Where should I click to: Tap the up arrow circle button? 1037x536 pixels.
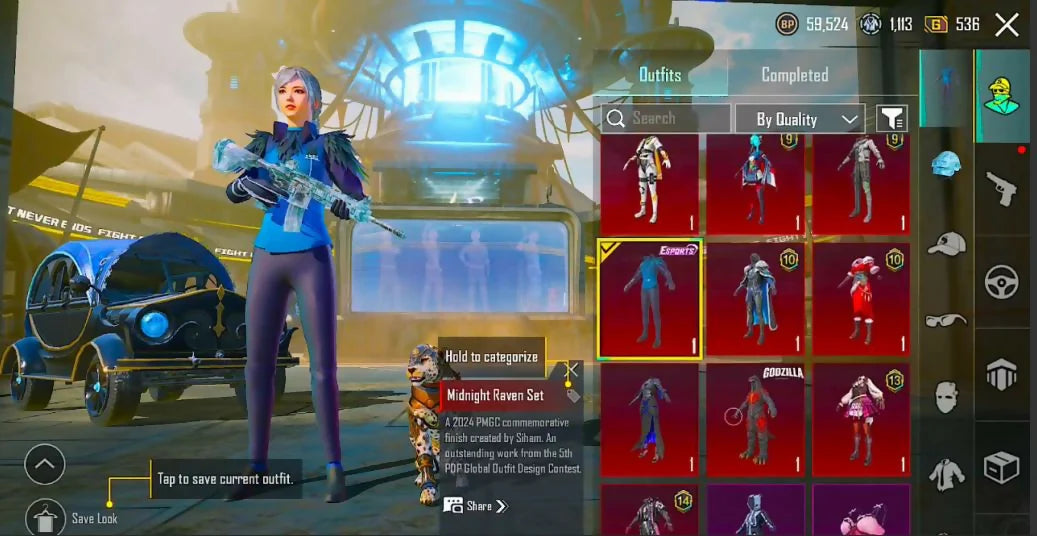[45, 464]
